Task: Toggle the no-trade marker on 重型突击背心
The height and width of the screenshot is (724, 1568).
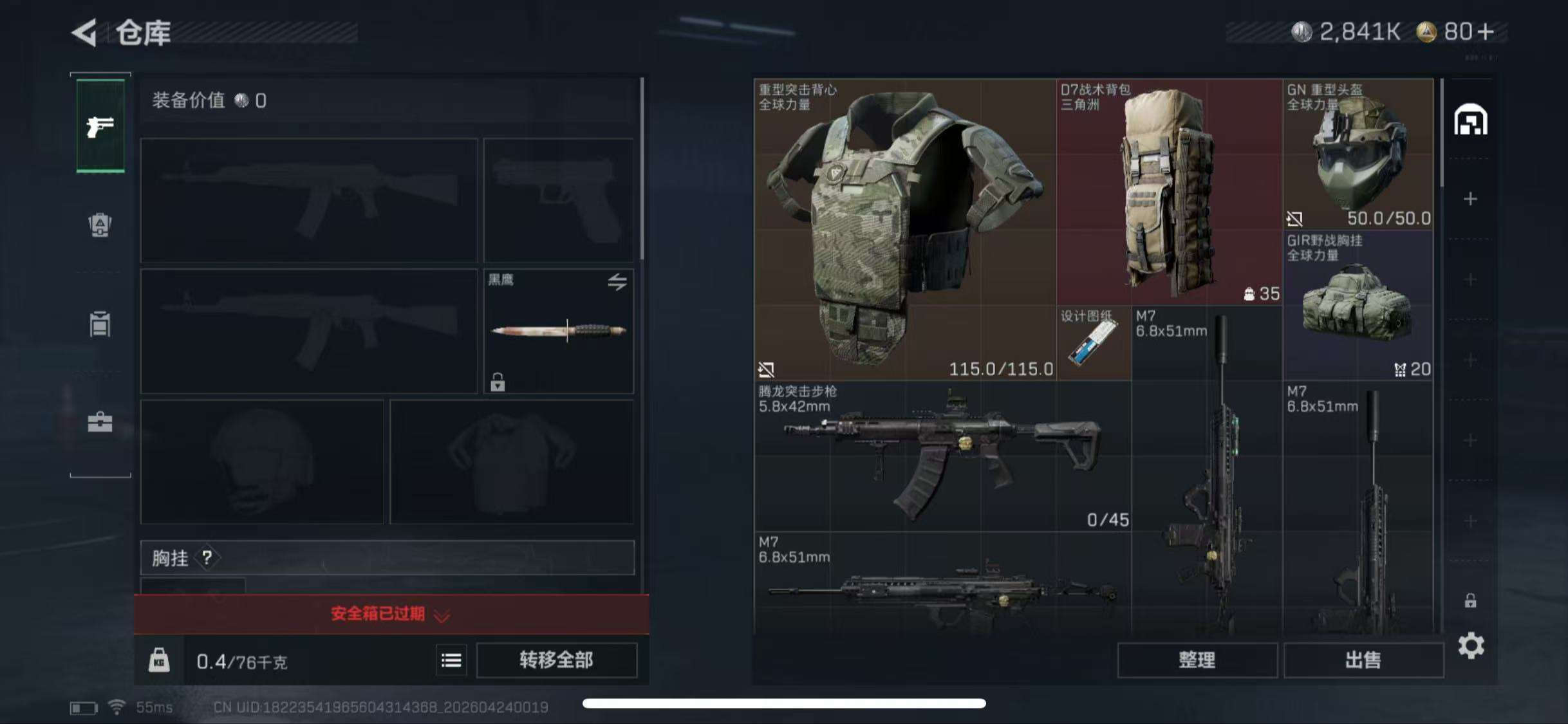Action: click(766, 369)
